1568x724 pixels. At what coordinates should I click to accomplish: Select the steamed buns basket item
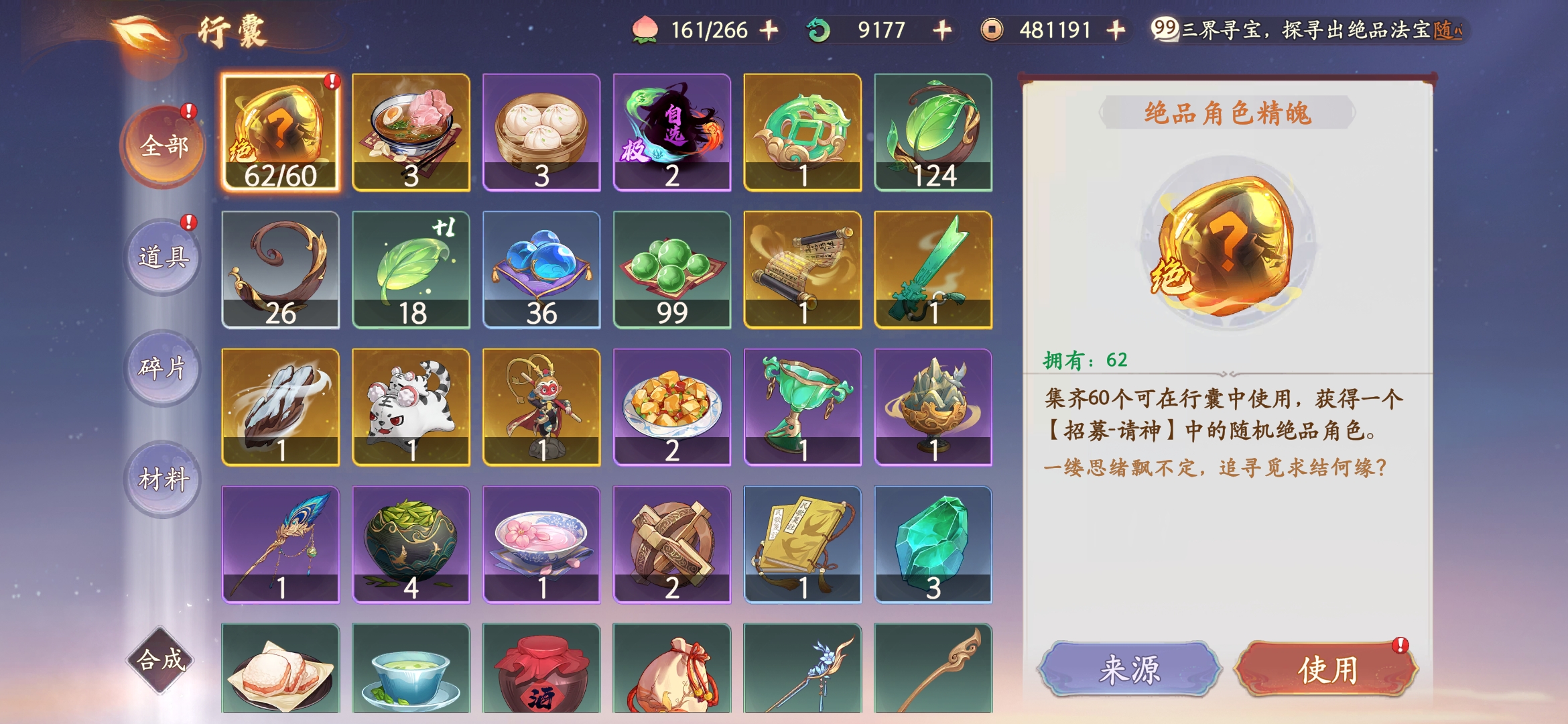541,133
